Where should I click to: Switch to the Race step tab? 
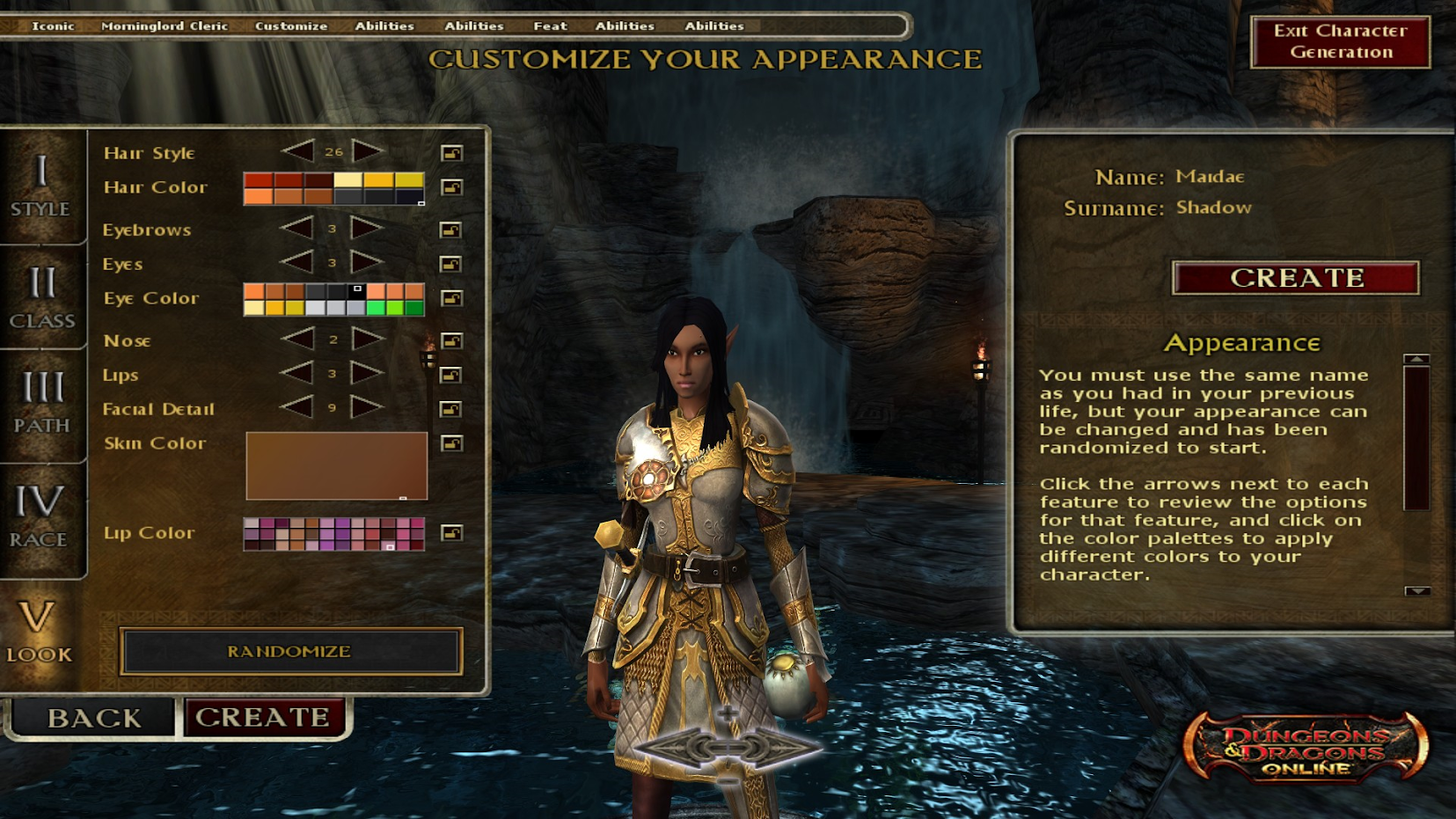click(40, 516)
